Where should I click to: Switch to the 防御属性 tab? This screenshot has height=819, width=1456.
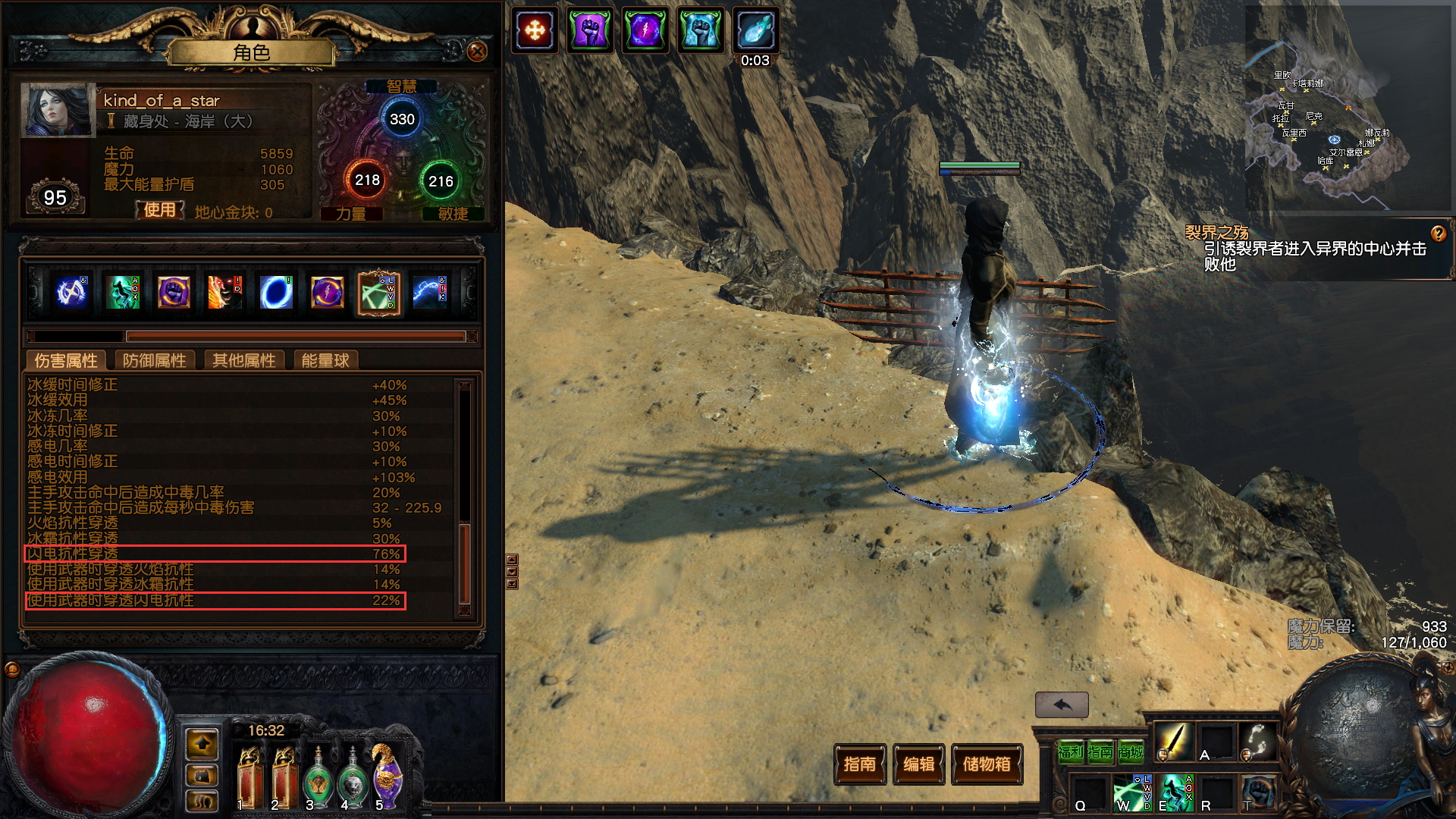click(154, 360)
